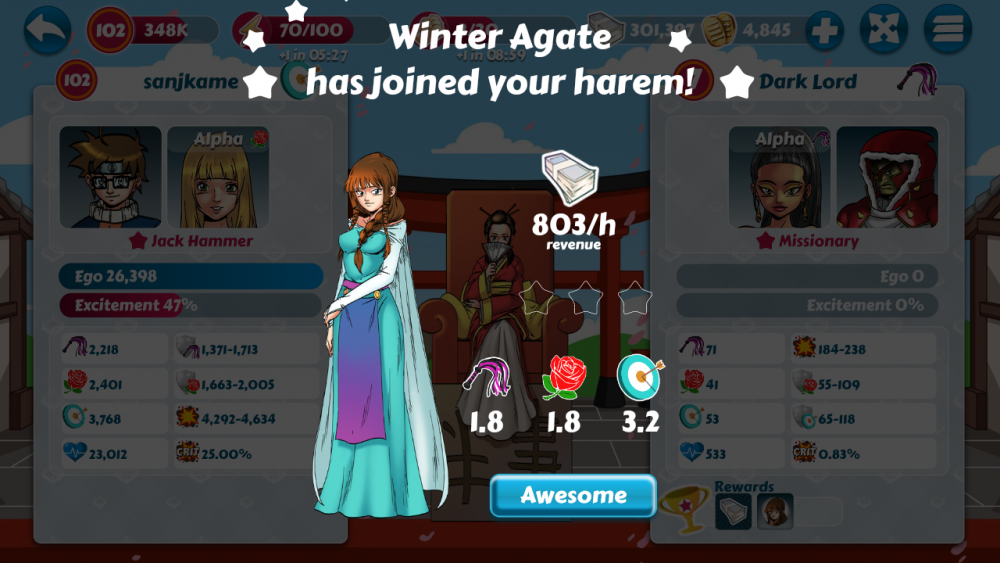1000x563 pixels.
Task: Check the cash reward icon
Action: (733, 512)
